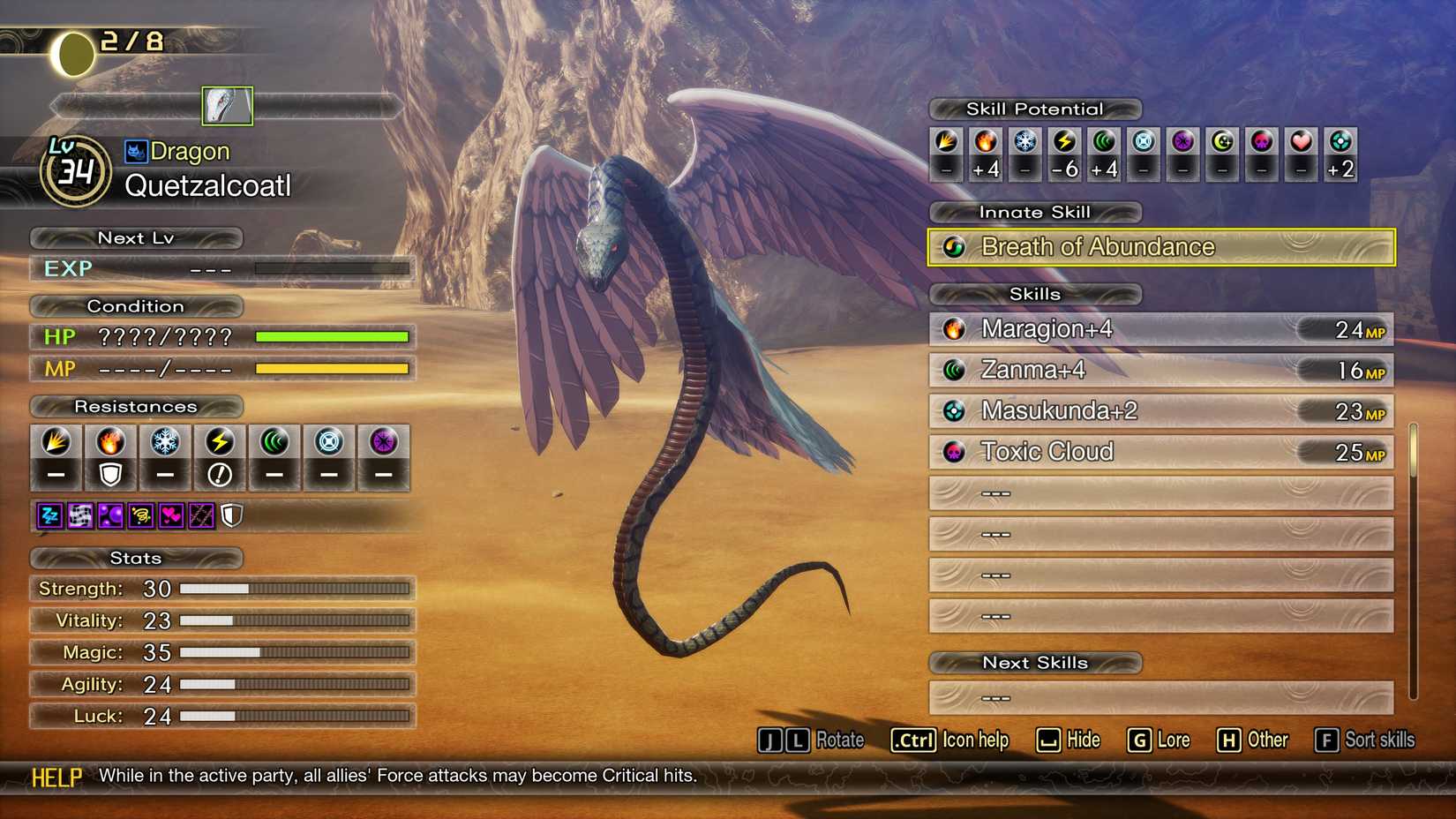Click the sleep ailment resistance icon
Screen dimensions: 1456x819
pos(50,515)
